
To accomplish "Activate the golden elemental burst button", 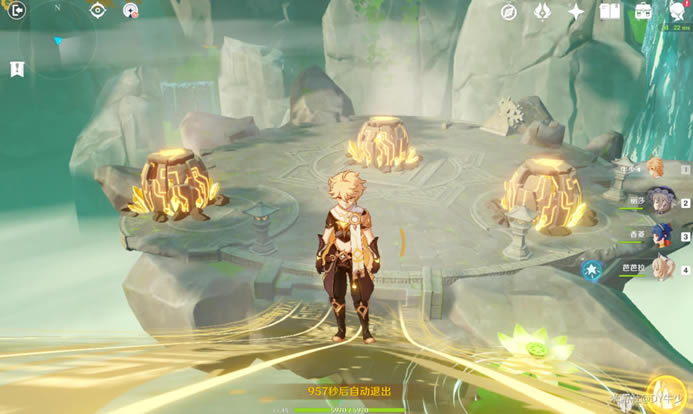I will point(666,394).
